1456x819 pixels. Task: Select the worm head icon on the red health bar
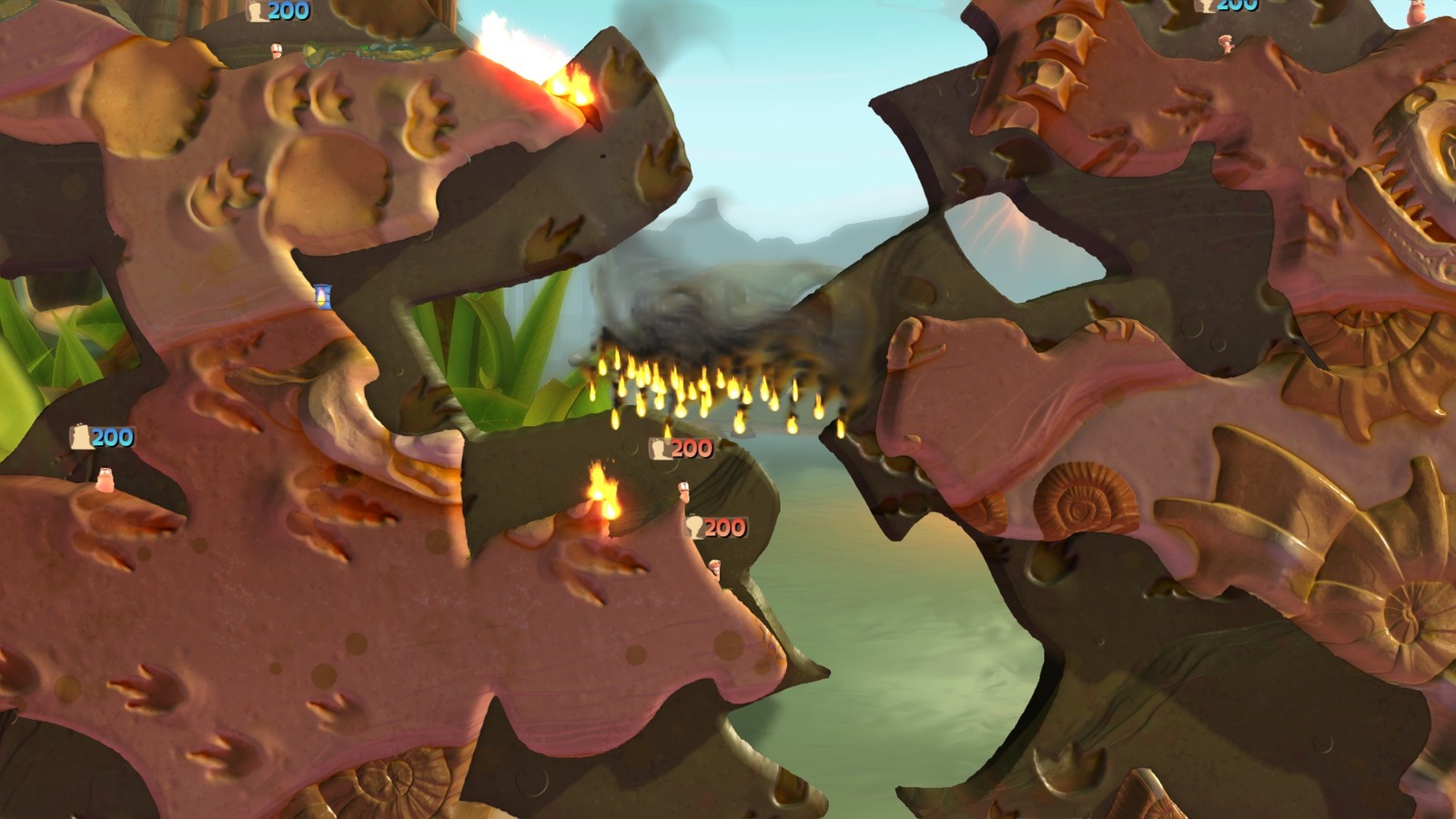coord(660,450)
